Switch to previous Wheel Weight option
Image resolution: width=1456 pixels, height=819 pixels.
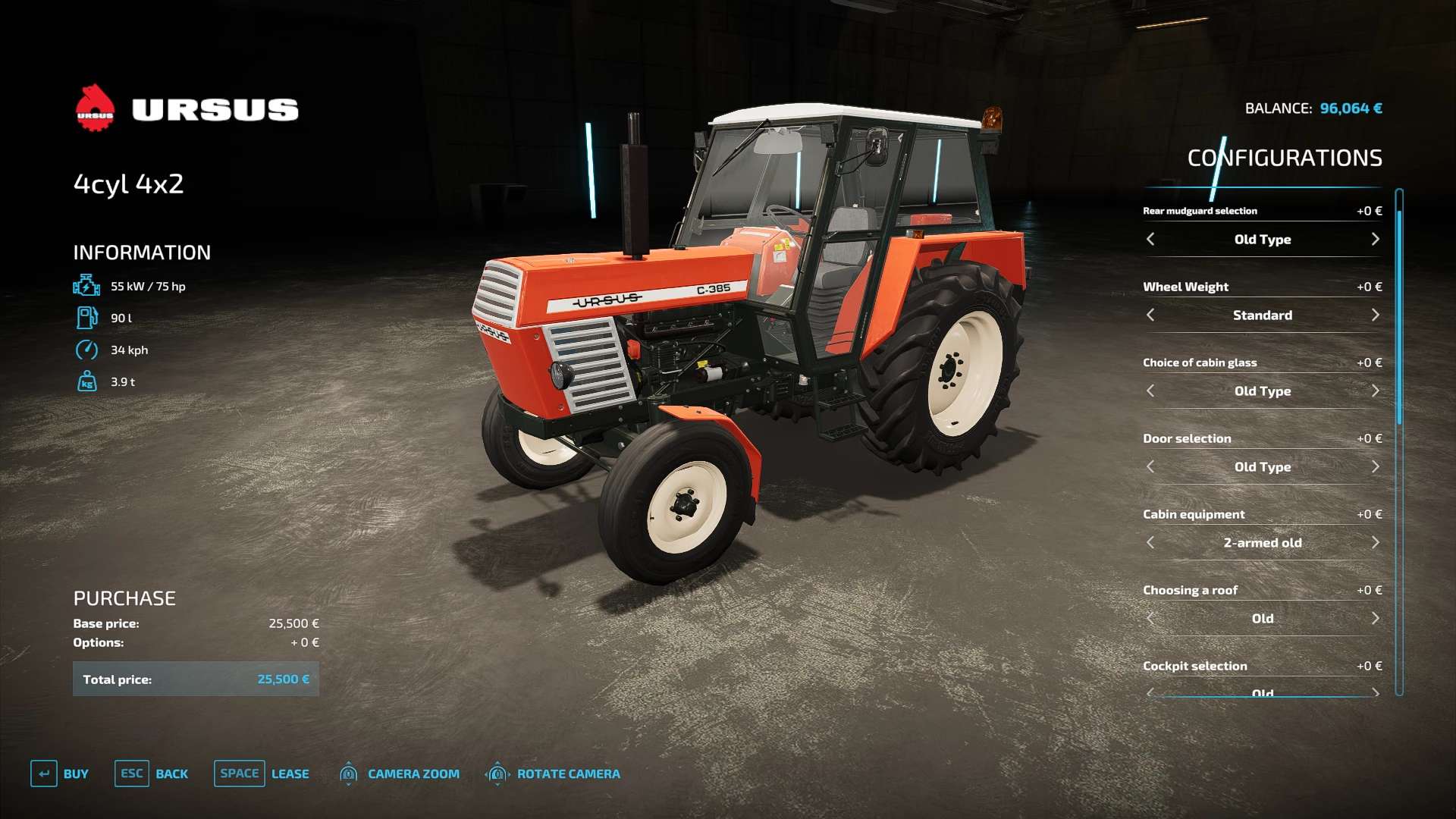[x=1150, y=315]
